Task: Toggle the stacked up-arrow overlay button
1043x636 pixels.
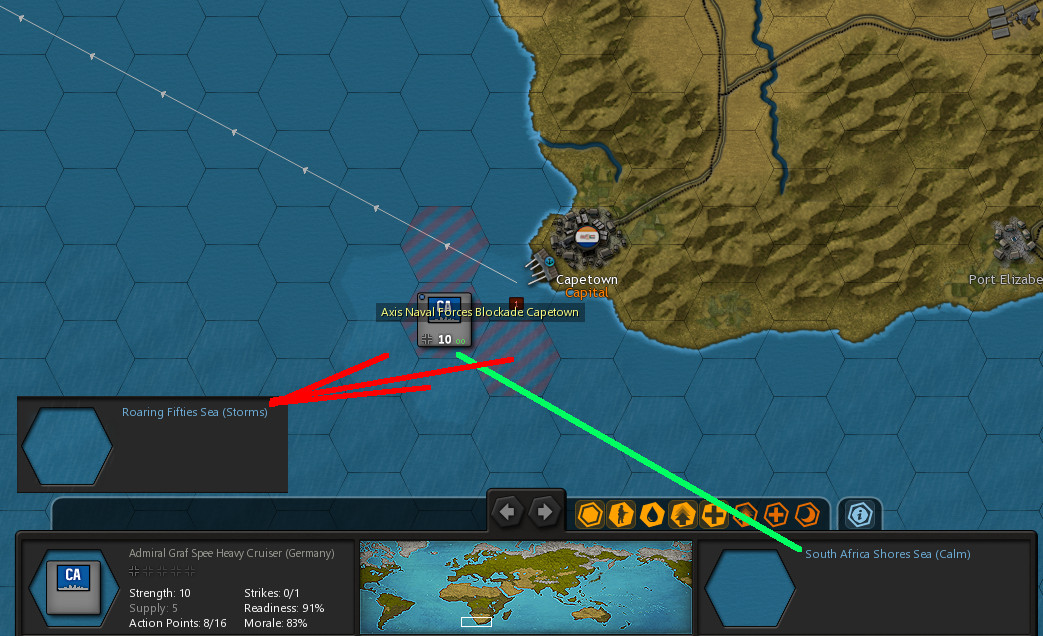Action: [683, 514]
